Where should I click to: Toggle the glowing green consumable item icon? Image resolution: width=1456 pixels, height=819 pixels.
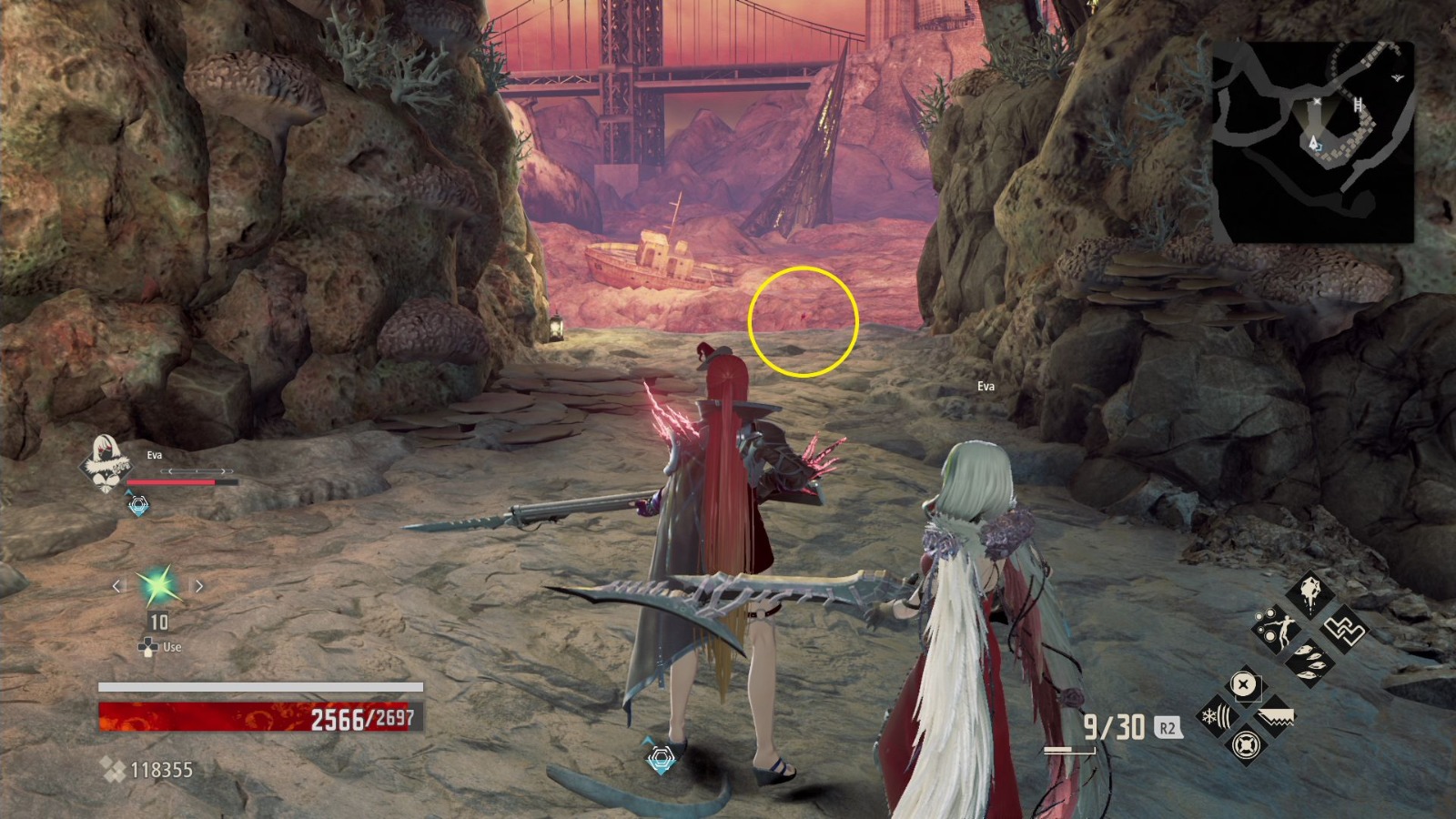coord(157,587)
